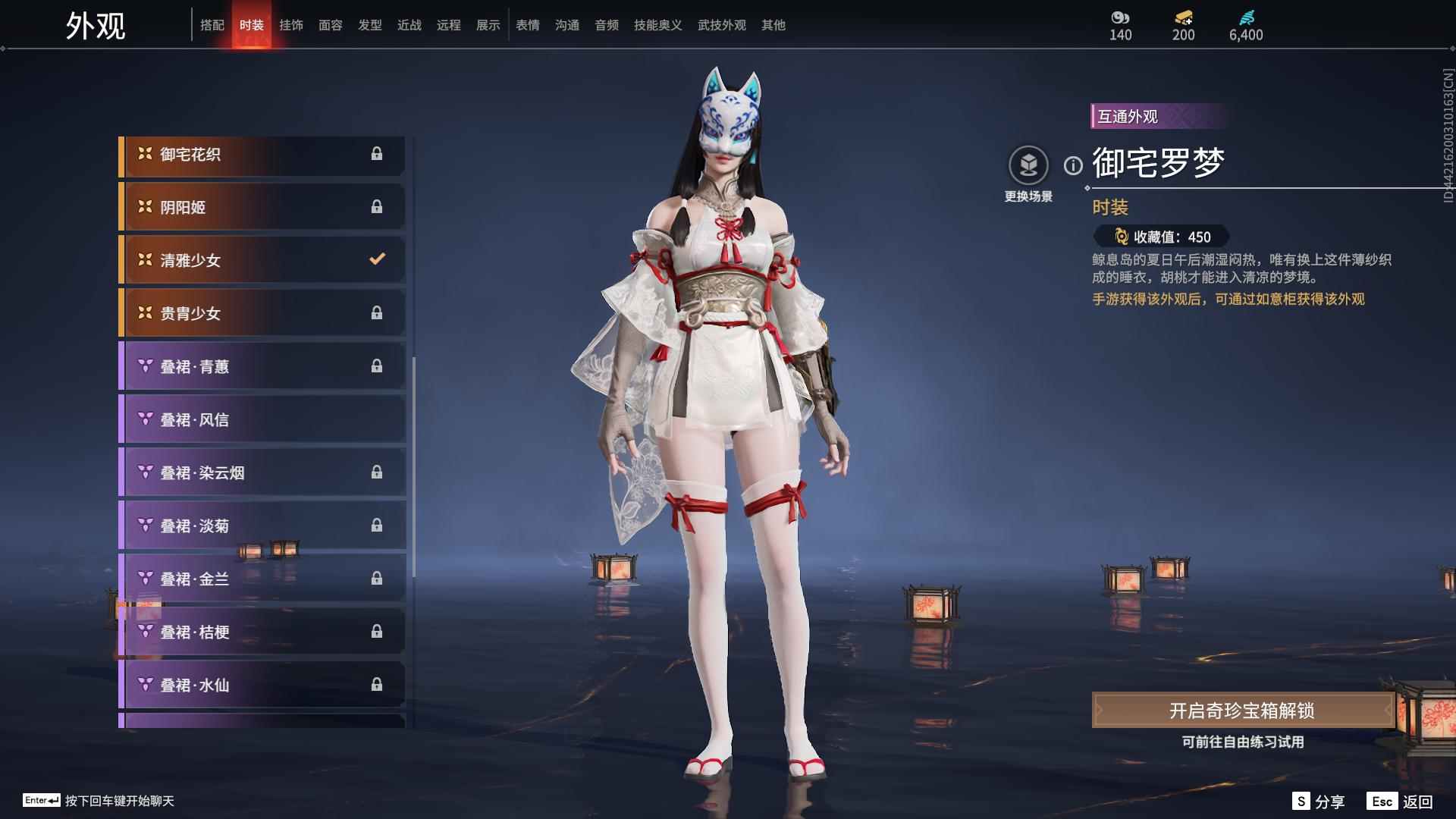Click the coin currency icon showing 140
The image size is (1456, 819).
tap(1120, 18)
